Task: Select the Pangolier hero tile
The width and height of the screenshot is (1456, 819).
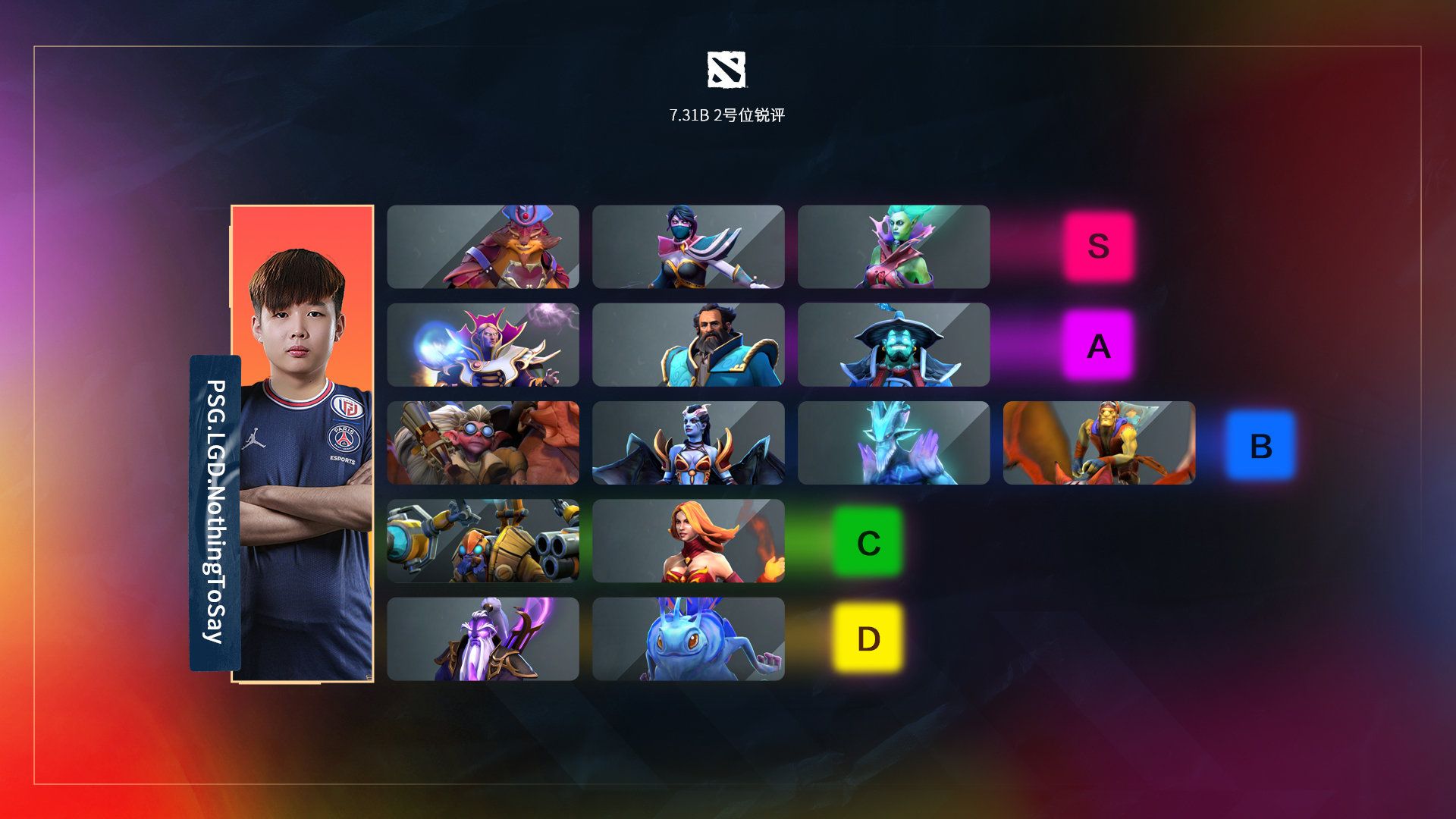Action: coord(483,246)
